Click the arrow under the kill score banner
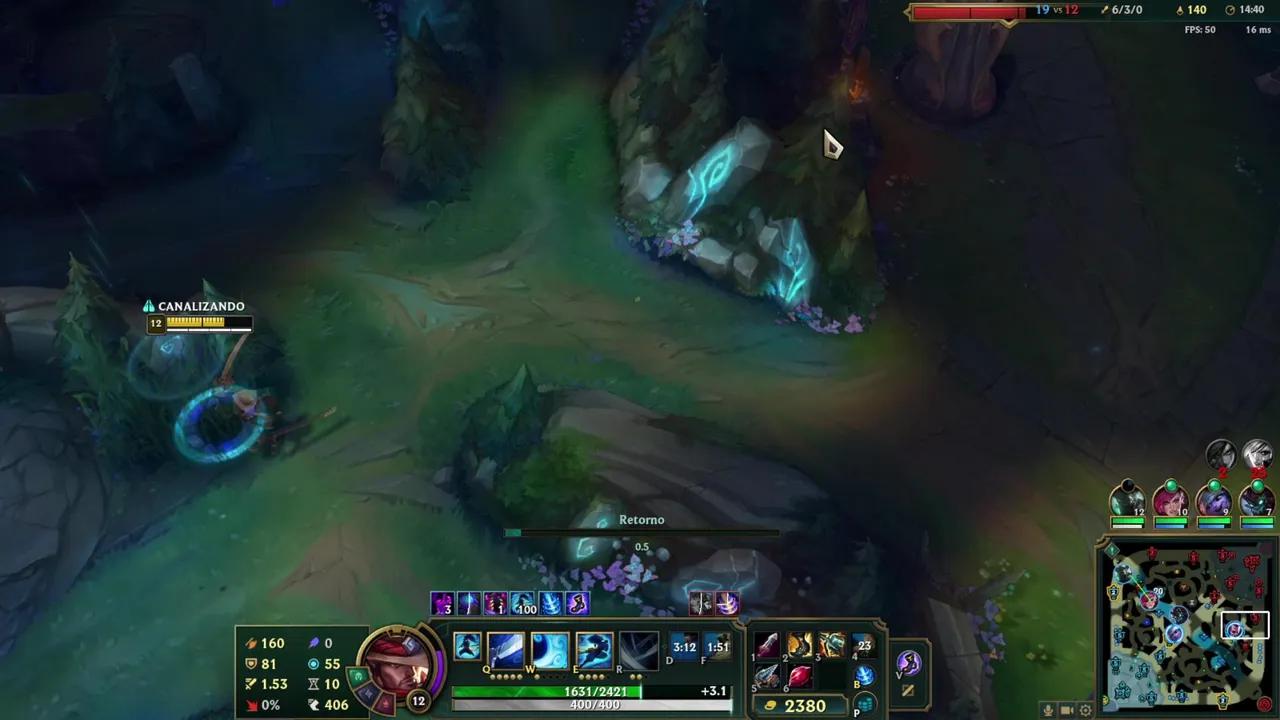This screenshot has width=1280, height=720. pyautogui.click(x=1008, y=23)
